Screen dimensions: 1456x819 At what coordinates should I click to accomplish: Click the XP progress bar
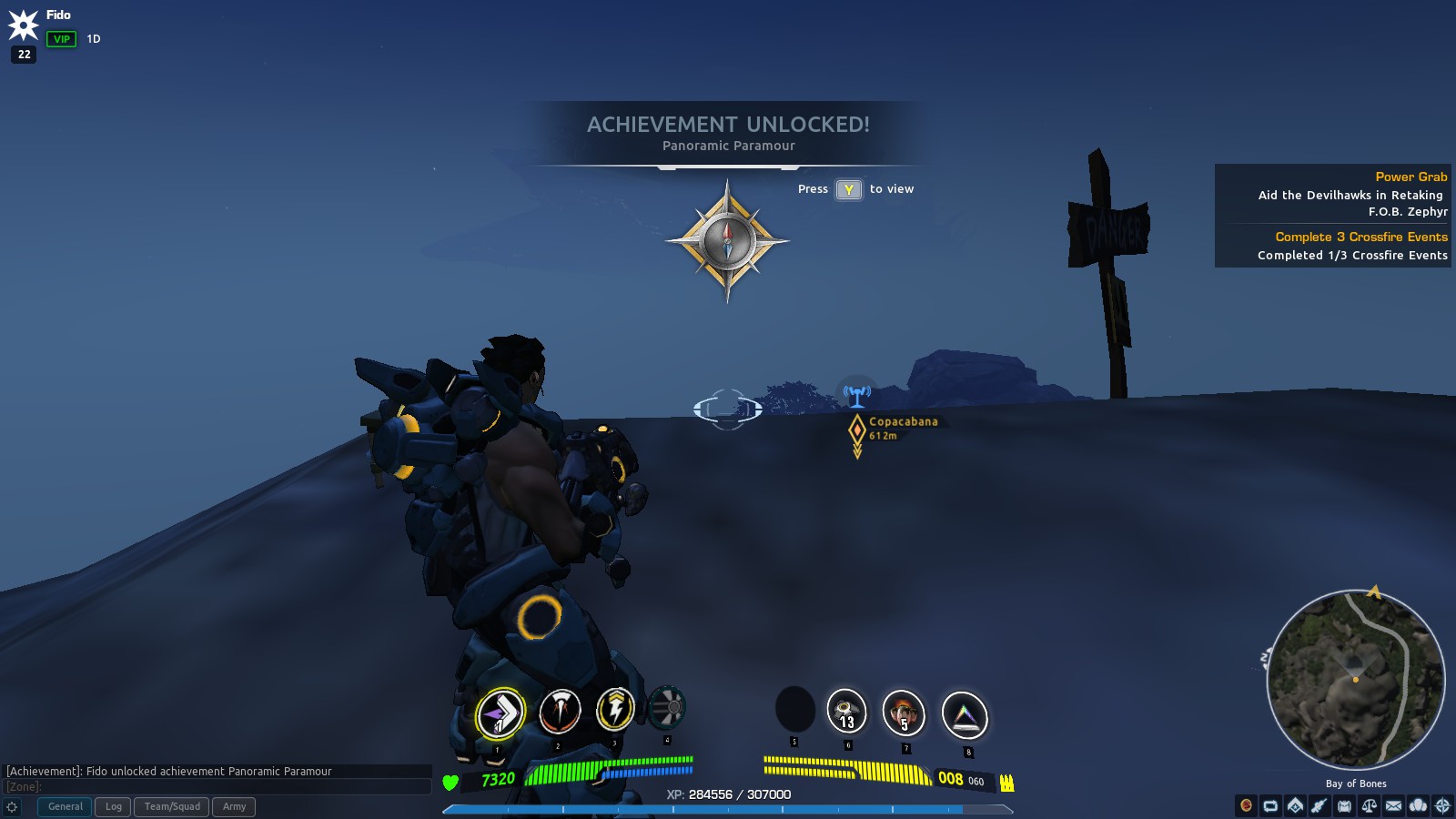click(728, 807)
